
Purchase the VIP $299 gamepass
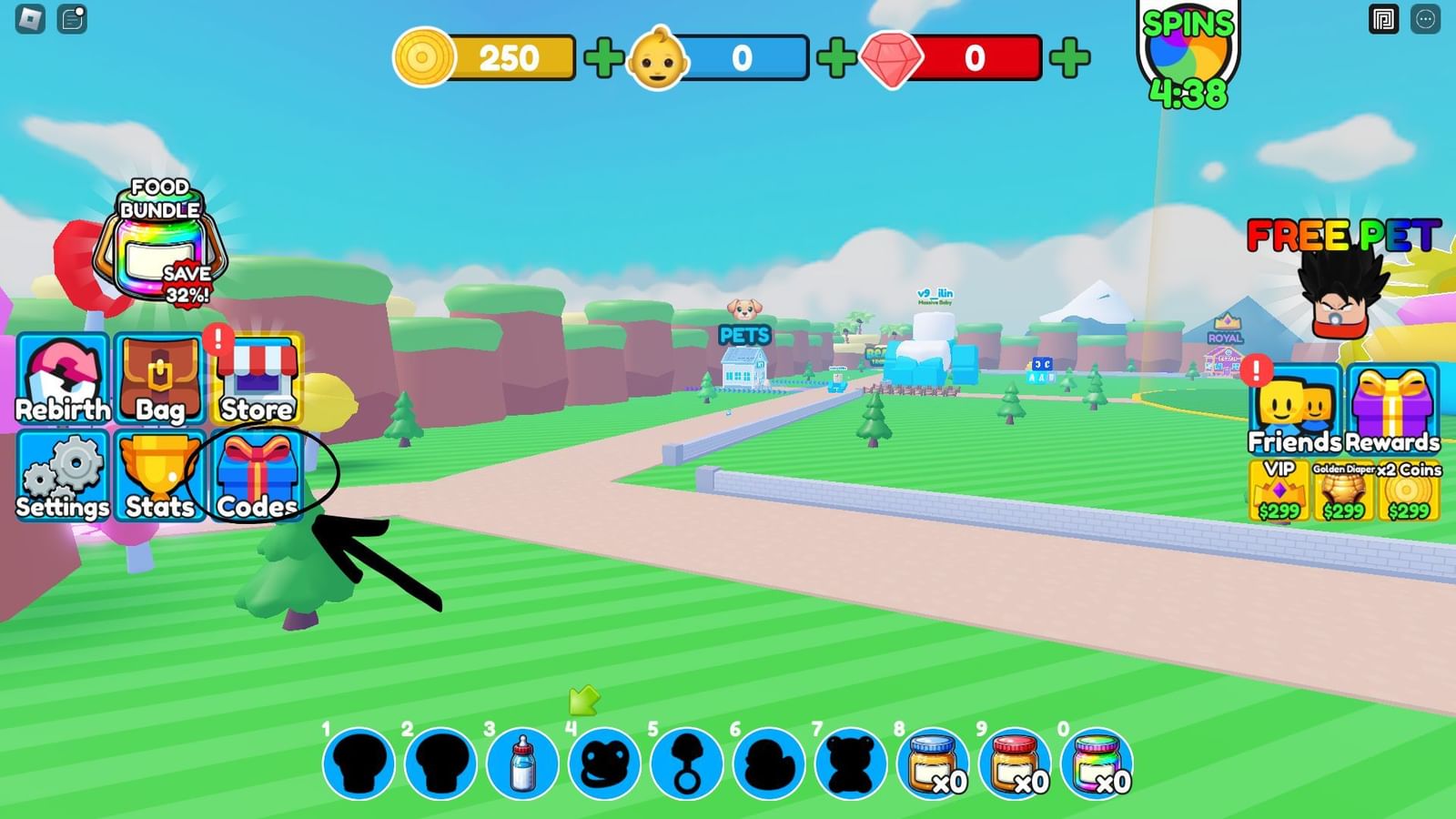pyautogui.click(x=1278, y=491)
